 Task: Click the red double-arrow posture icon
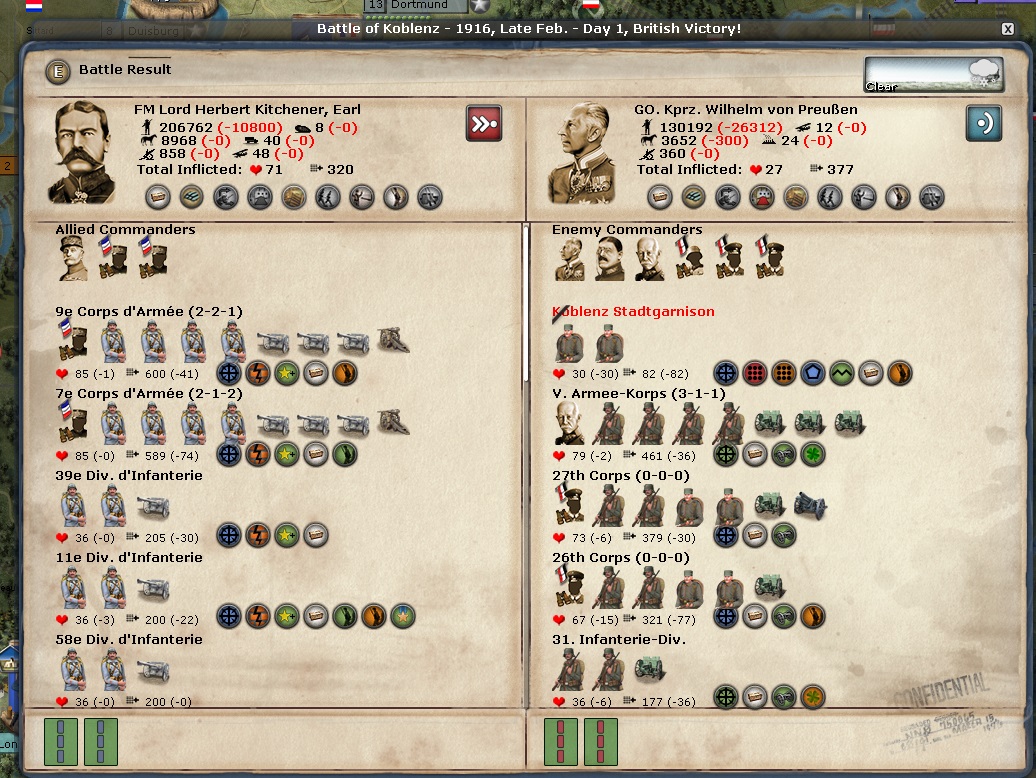coord(484,124)
